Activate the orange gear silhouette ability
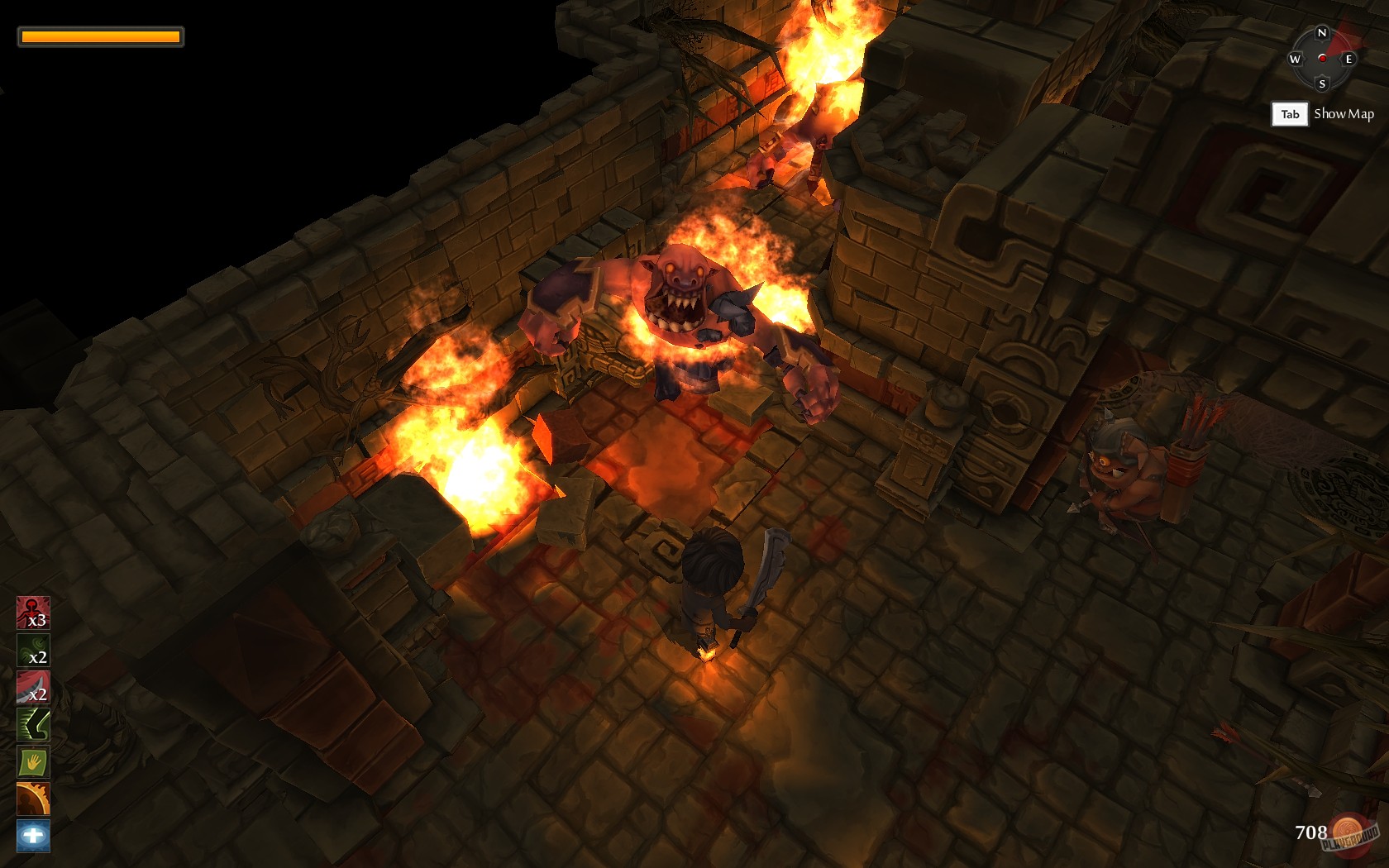The width and height of the screenshot is (1389, 868). (31, 799)
